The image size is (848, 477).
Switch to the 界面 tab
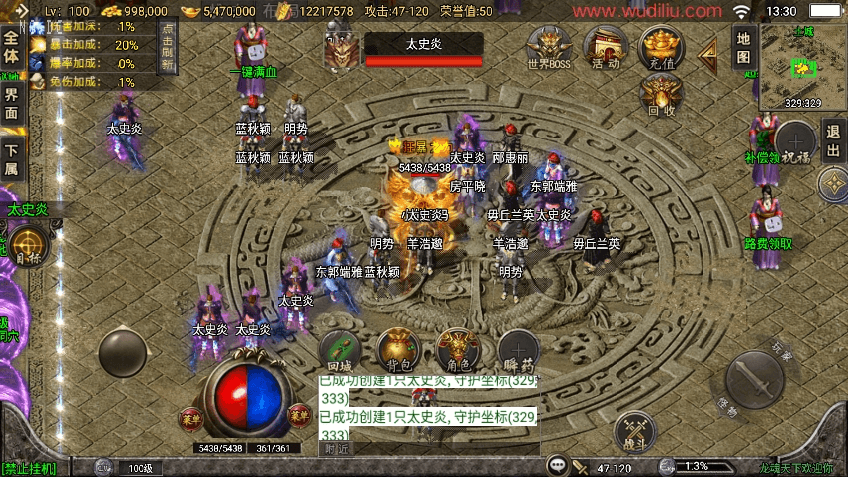pyautogui.click(x=11, y=105)
